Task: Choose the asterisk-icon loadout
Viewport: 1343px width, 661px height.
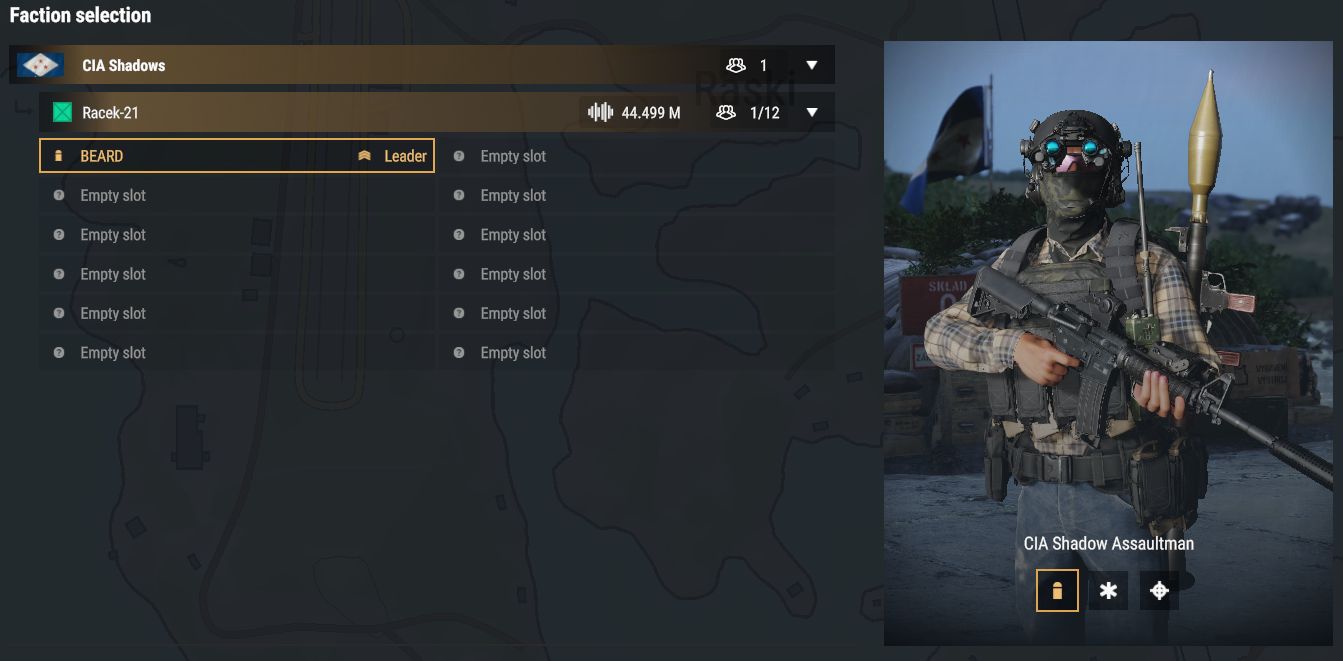Action: (1108, 591)
